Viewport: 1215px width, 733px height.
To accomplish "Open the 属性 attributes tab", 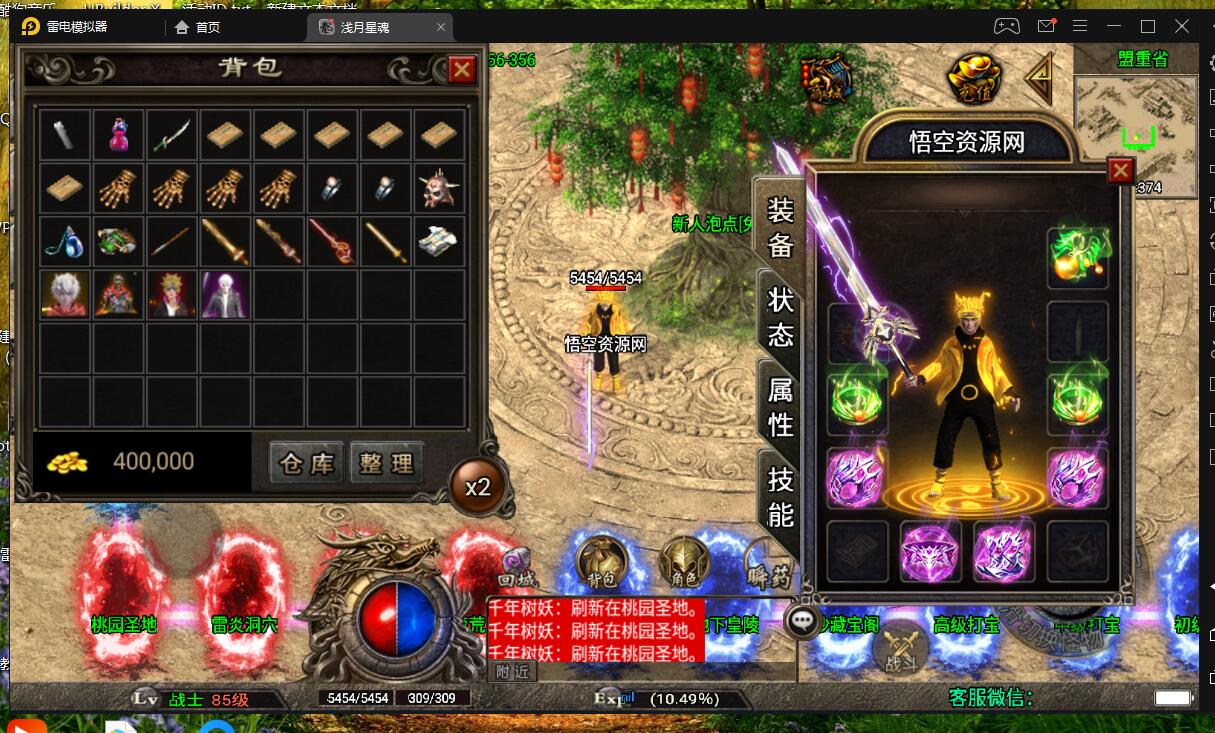I will (780, 406).
